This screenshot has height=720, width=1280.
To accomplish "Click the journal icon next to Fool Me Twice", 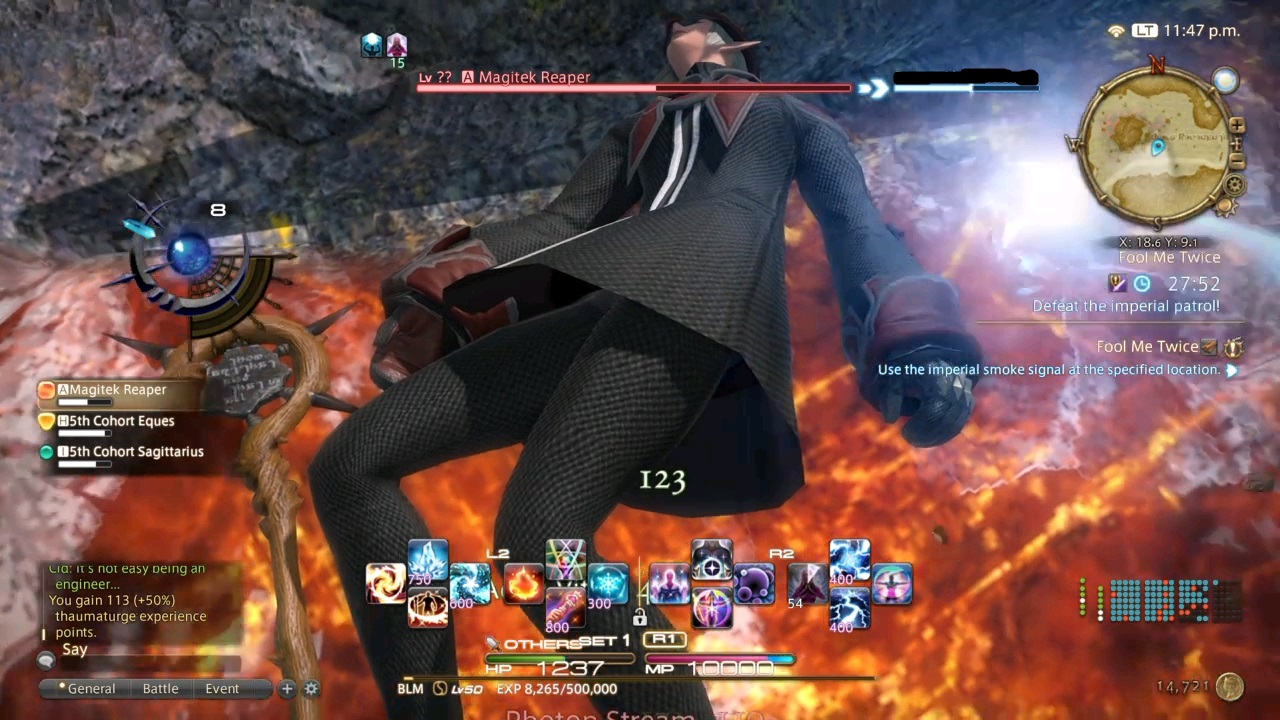I will click(1210, 346).
